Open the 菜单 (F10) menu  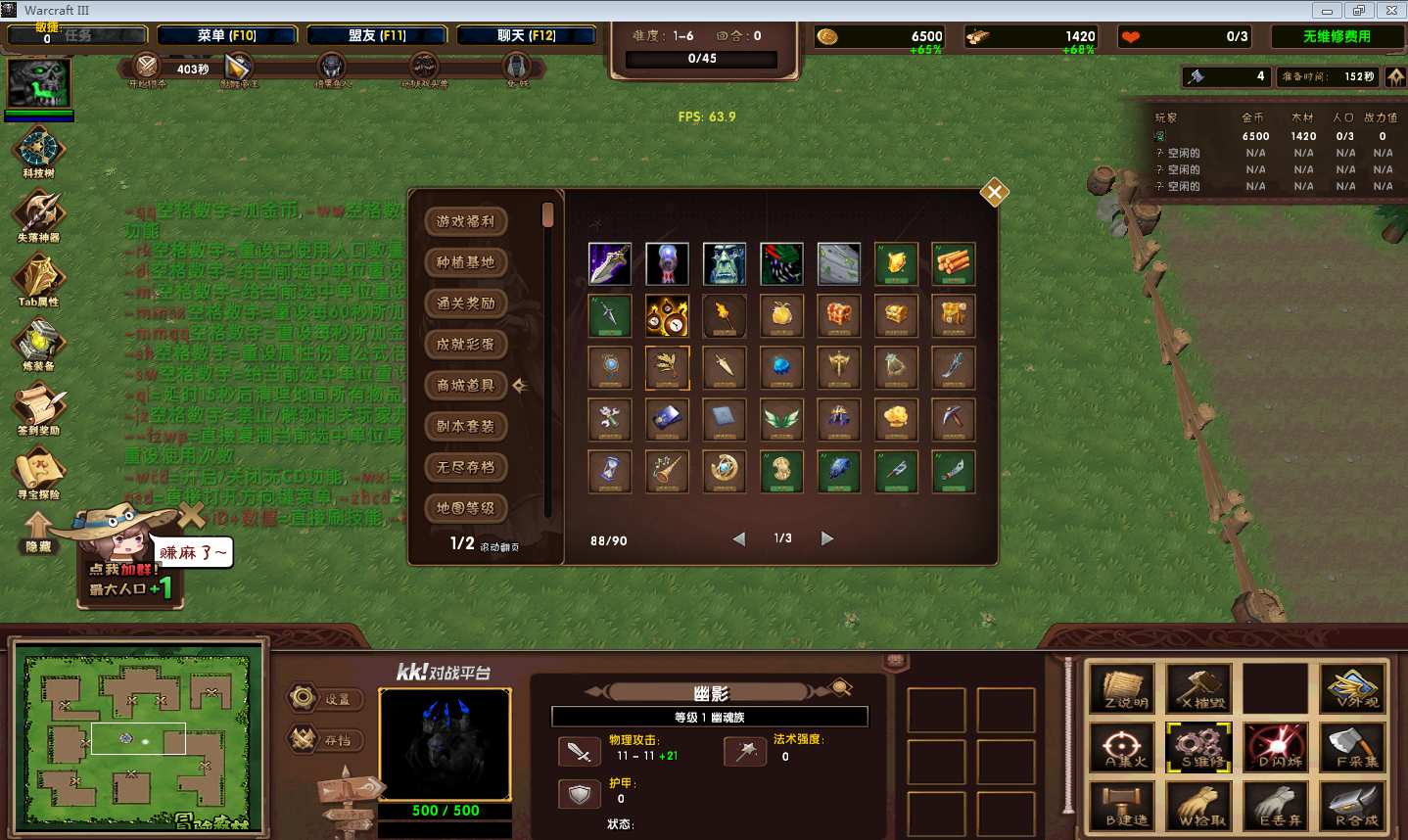click(x=227, y=35)
